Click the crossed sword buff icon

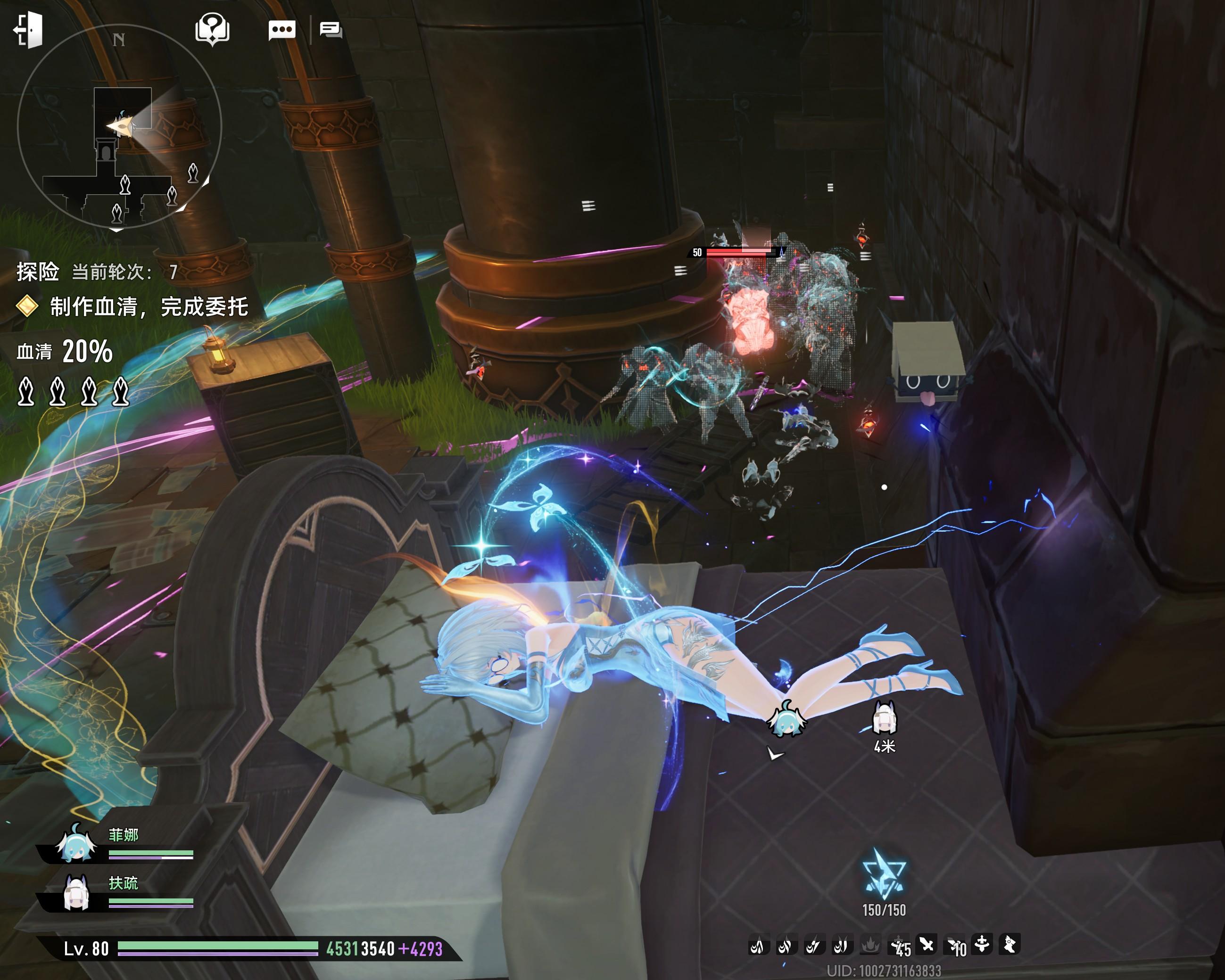pos(926,945)
